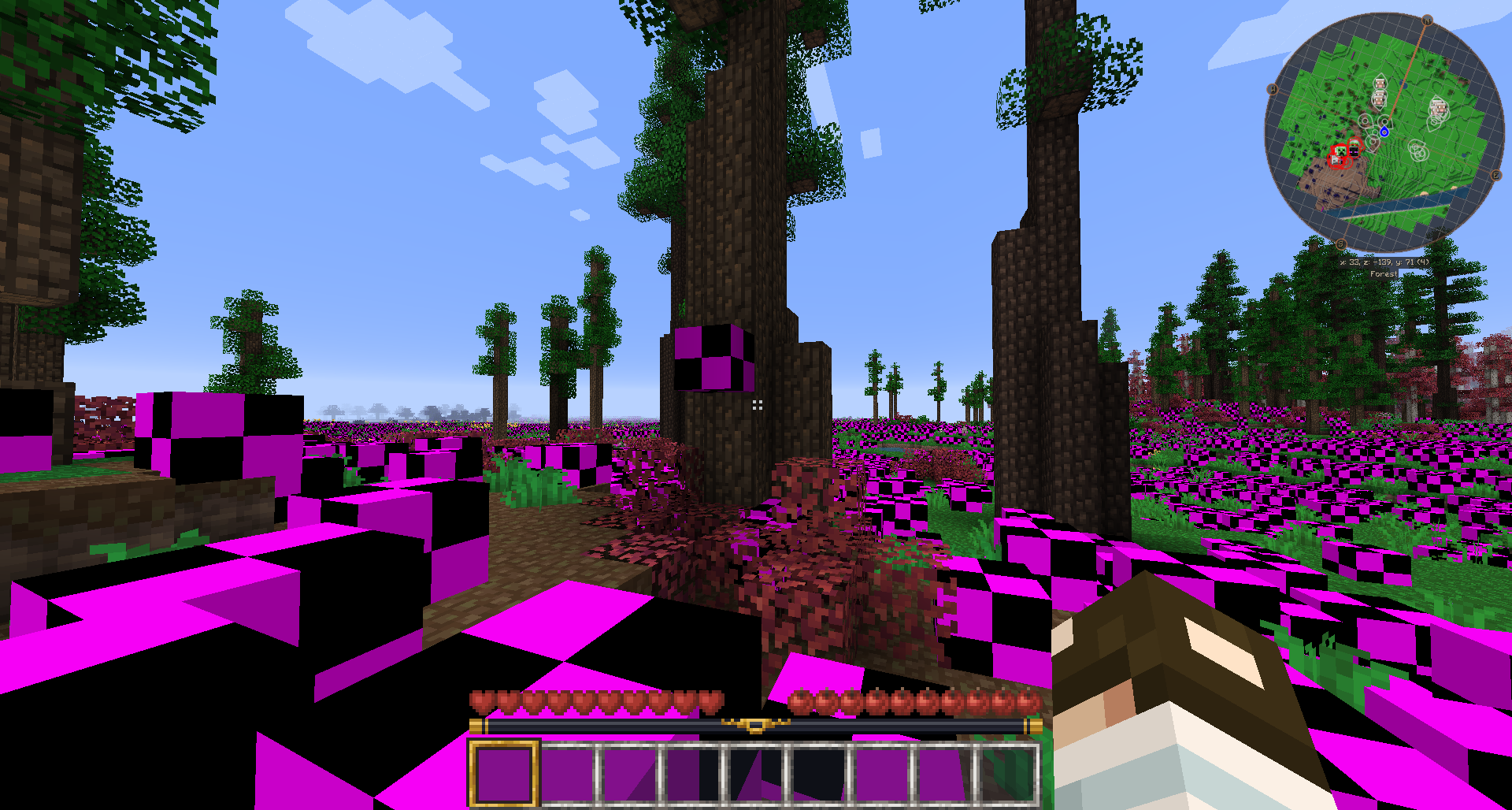Select the E compass marker on minimap rim

click(1495, 175)
